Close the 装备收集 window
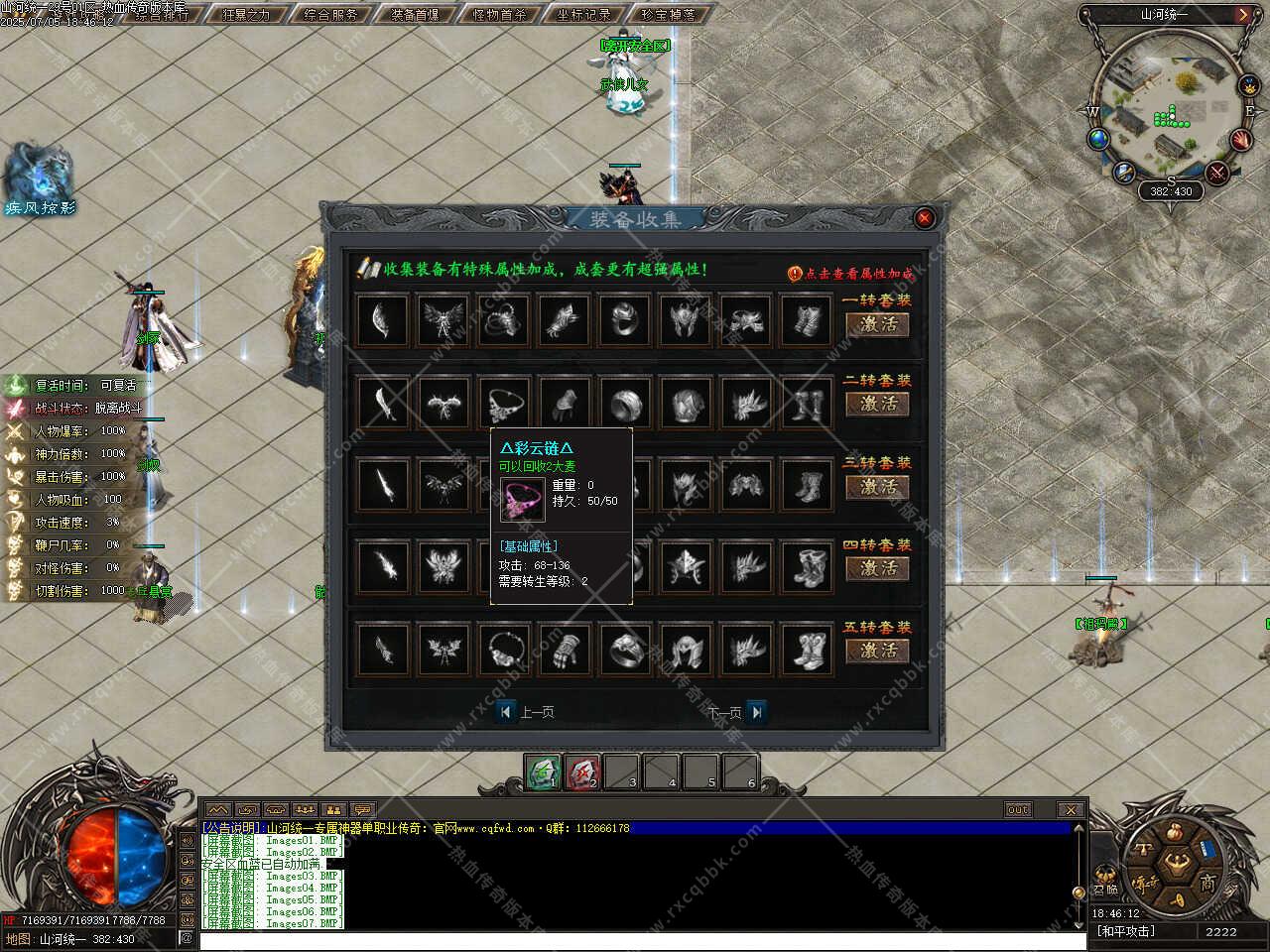 (x=925, y=218)
